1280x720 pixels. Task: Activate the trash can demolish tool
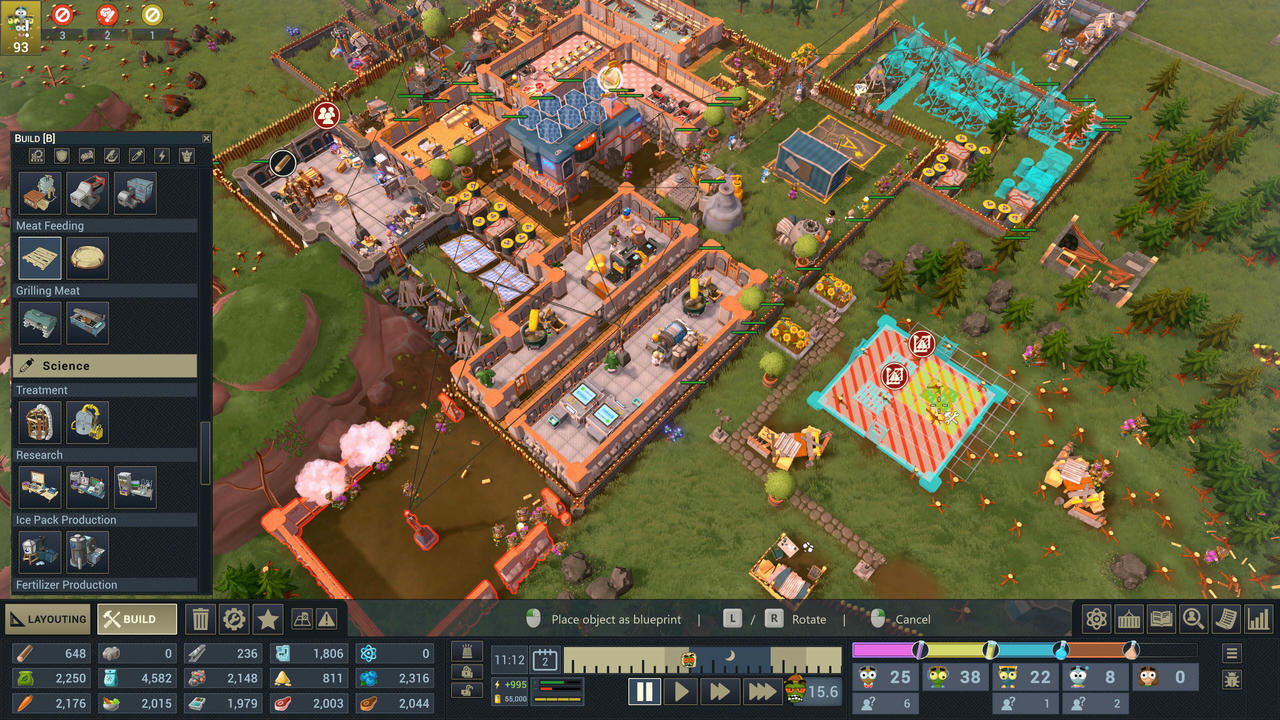tap(201, 619)
